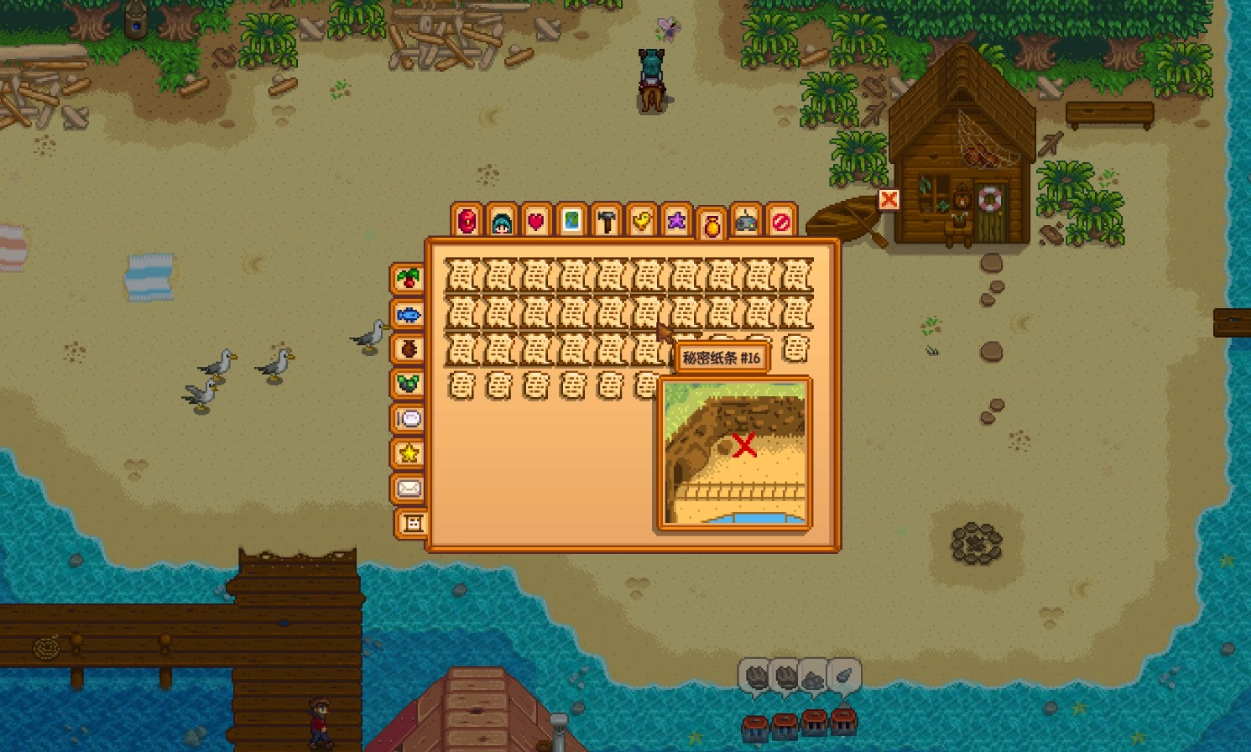Open the purple star powers tab
The height and width of the screenshot is (752, 1251).
[677, 220]
